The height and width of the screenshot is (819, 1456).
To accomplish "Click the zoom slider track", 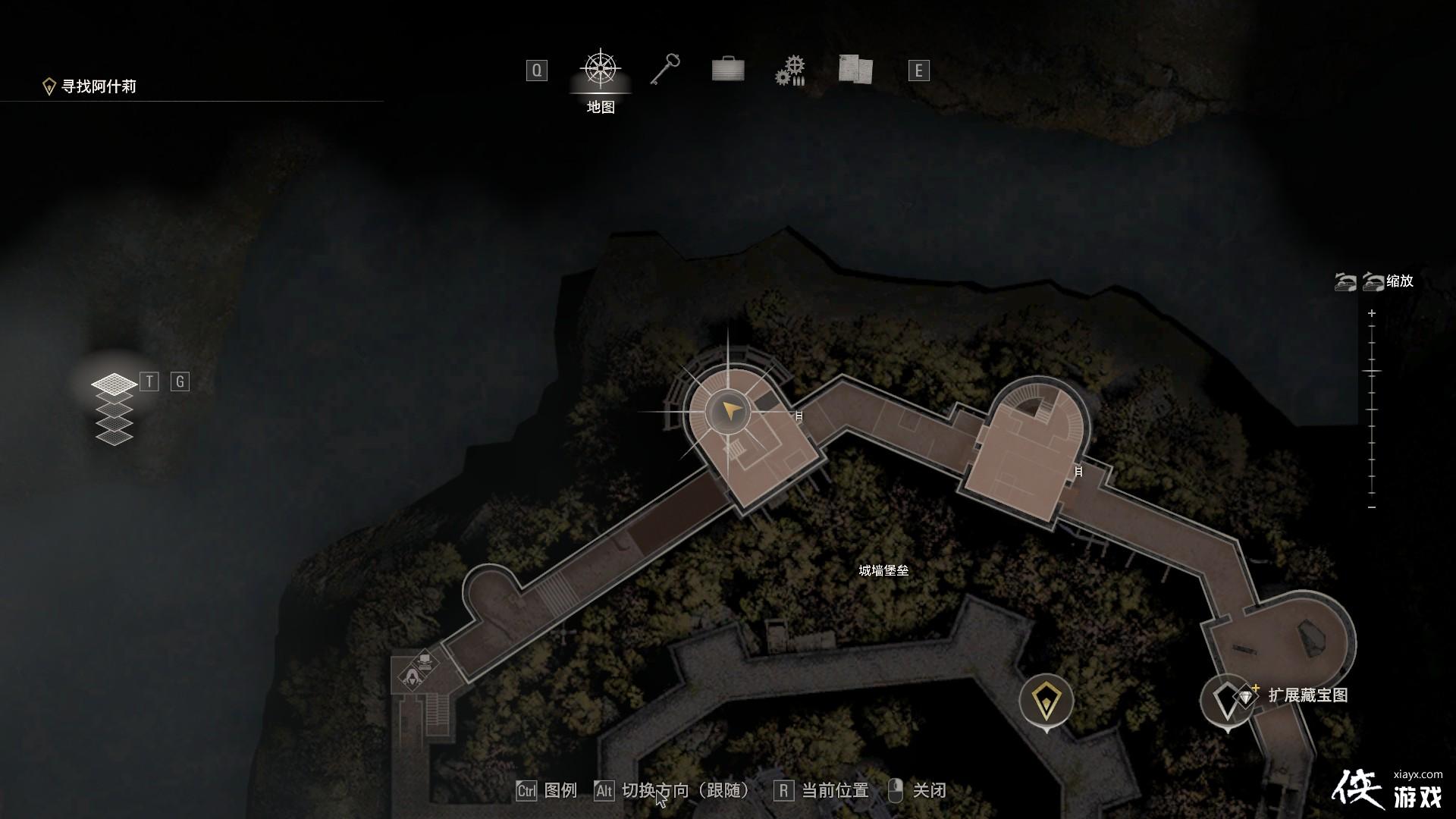I will pyautogui.click(x=1372, y=409).
